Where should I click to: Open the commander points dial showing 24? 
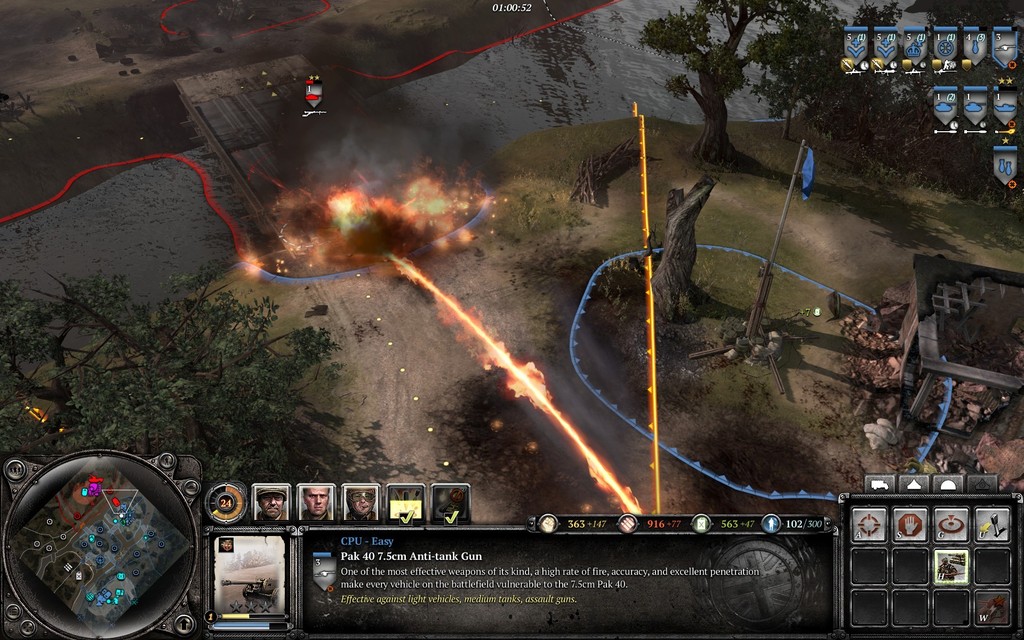tap(225, 502)
